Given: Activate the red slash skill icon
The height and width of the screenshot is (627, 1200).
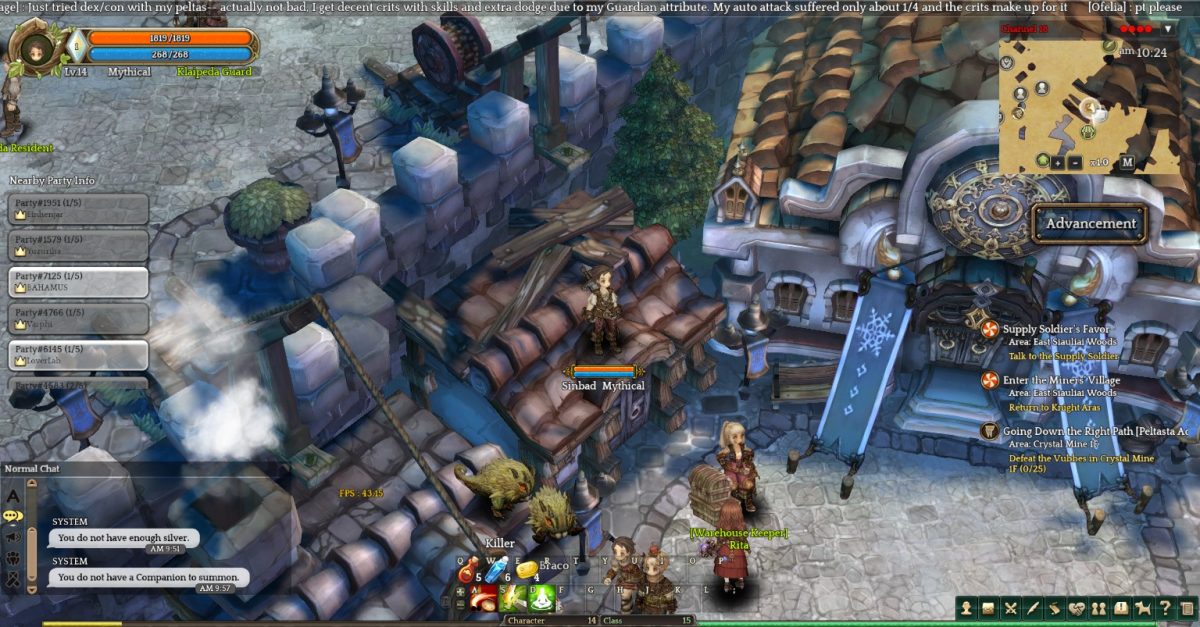Looking at the screenshot, I should click(x=484, y=598).
